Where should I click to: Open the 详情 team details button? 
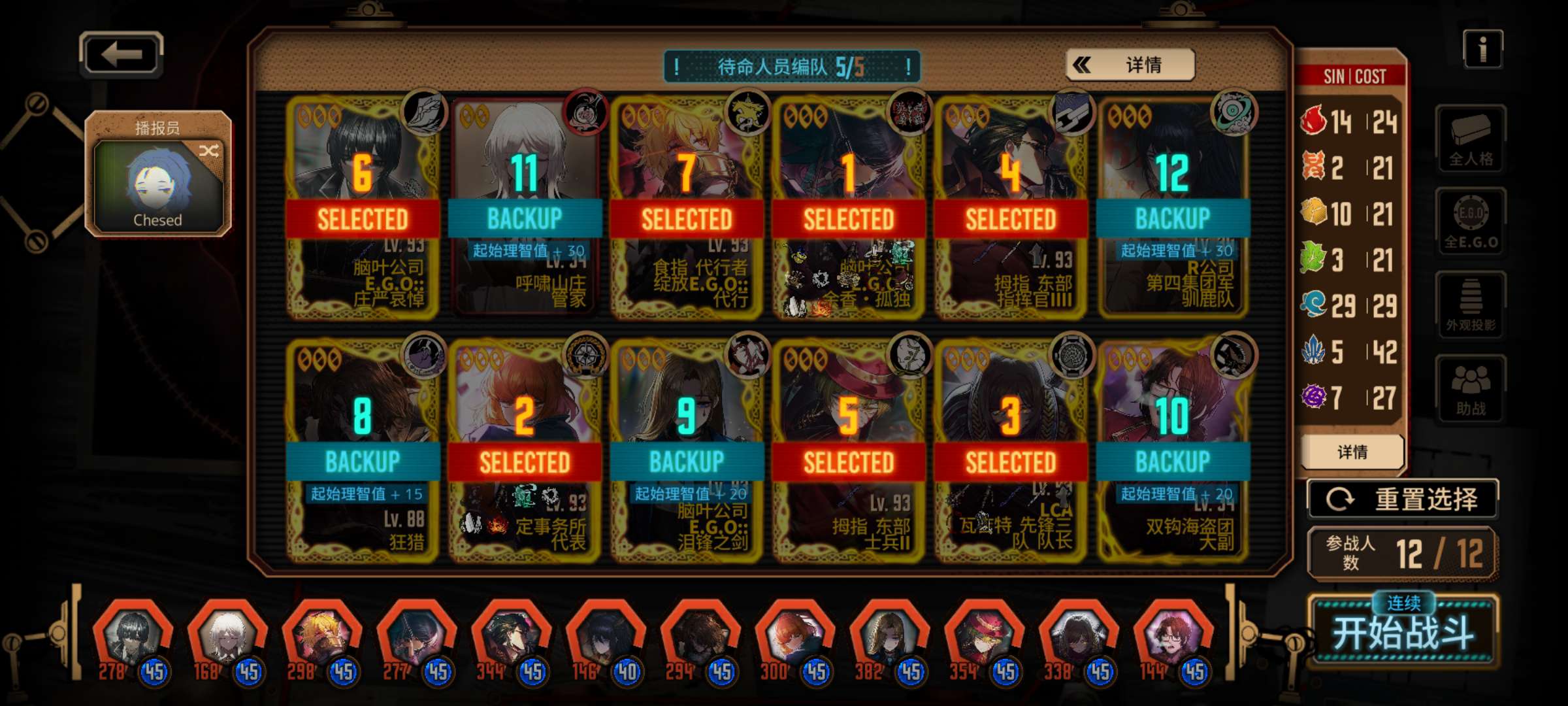[1130, 65]
